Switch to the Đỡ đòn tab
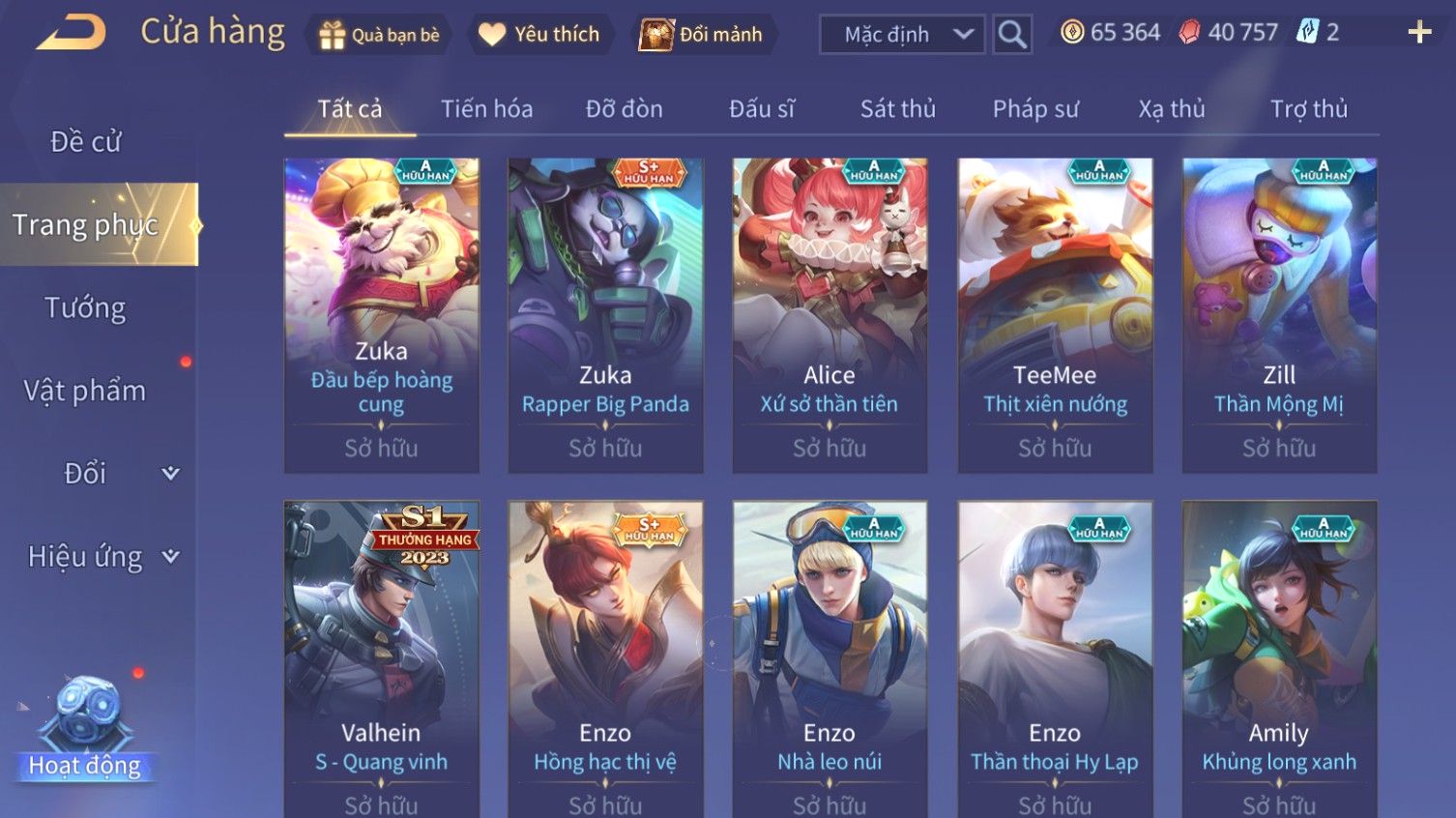This screenshot has width=1456, height=818. [624, 109]
